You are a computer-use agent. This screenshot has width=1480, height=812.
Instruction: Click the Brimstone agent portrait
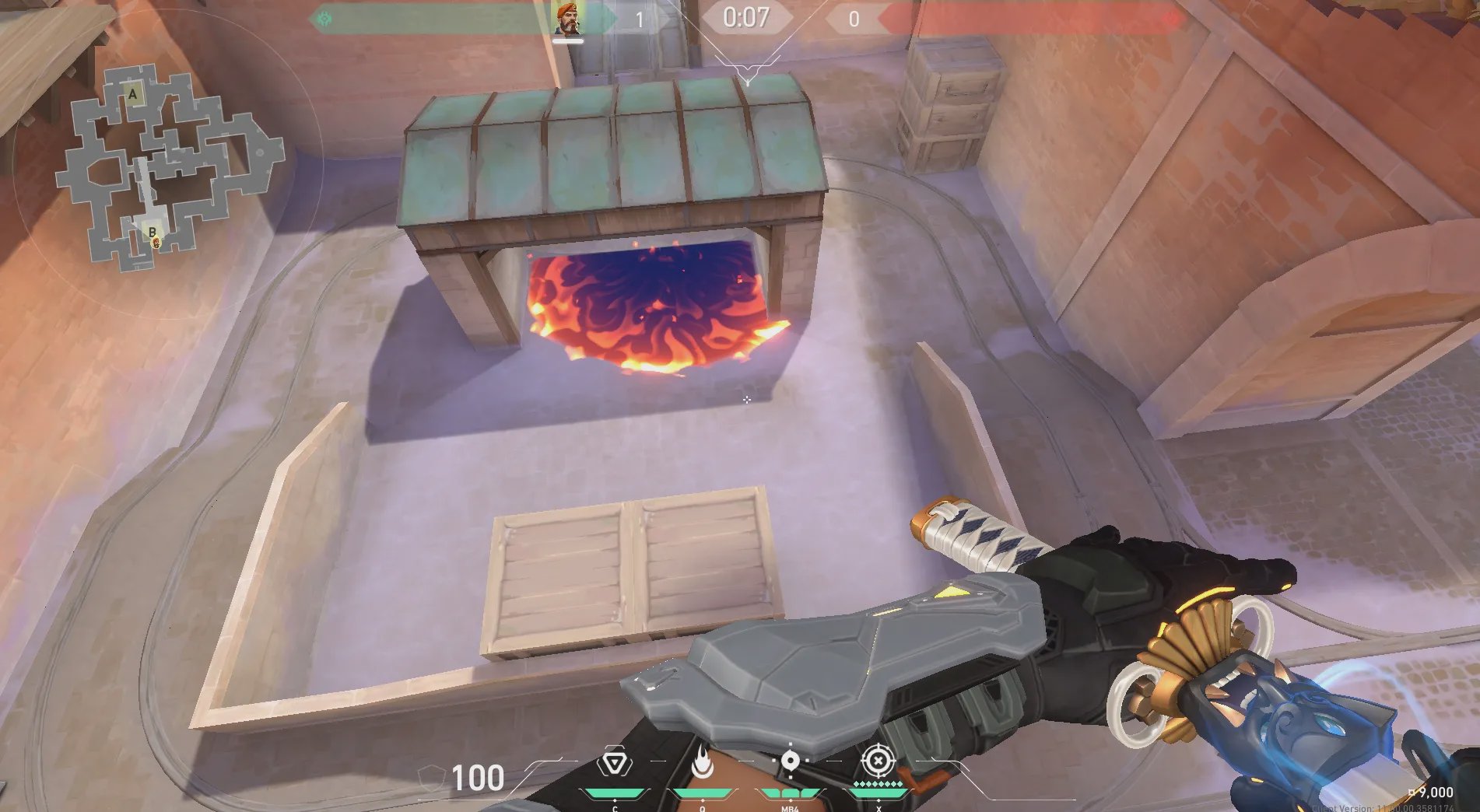tap(568, 18)
